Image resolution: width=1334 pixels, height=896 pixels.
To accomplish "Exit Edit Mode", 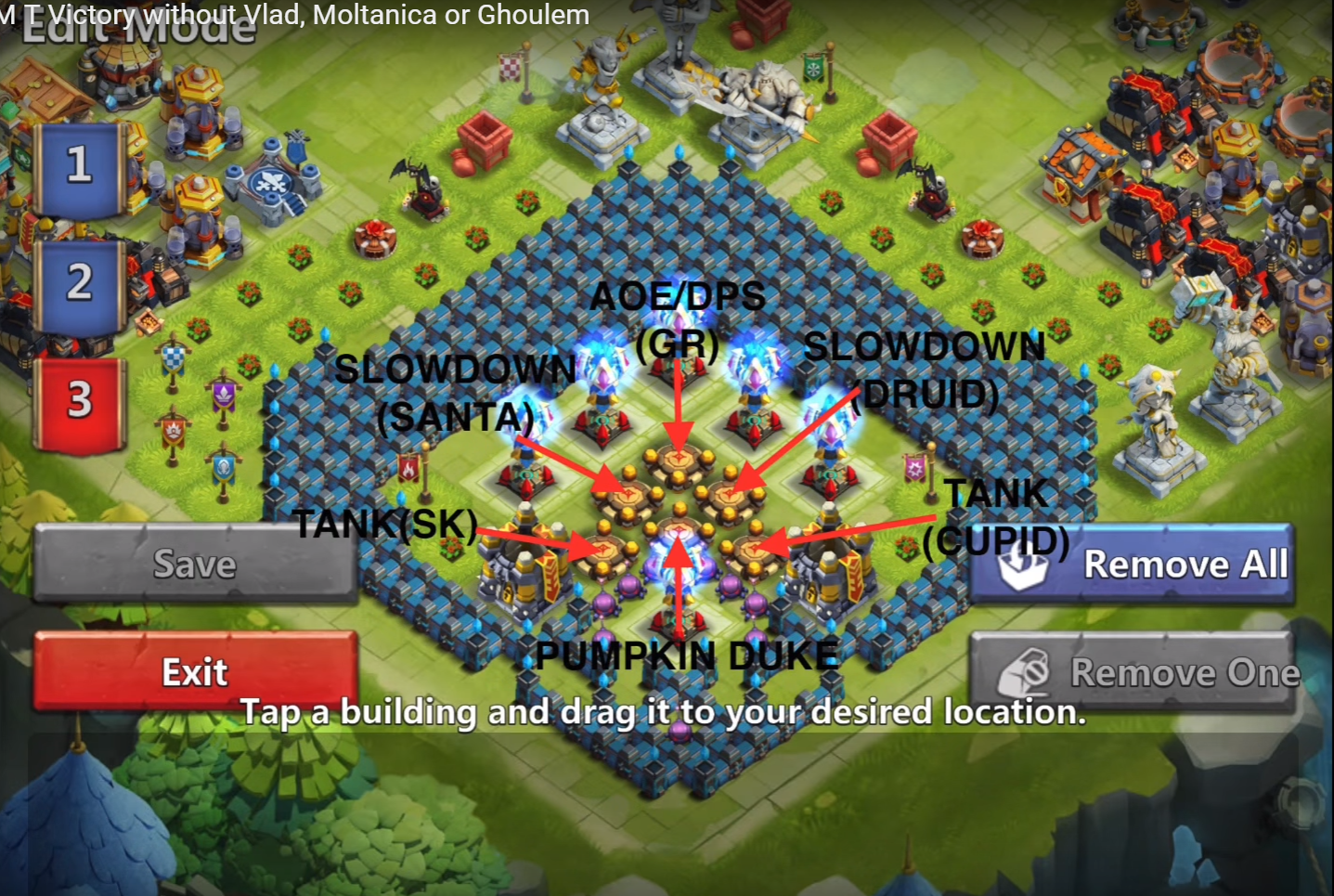I will coord(195,670).
